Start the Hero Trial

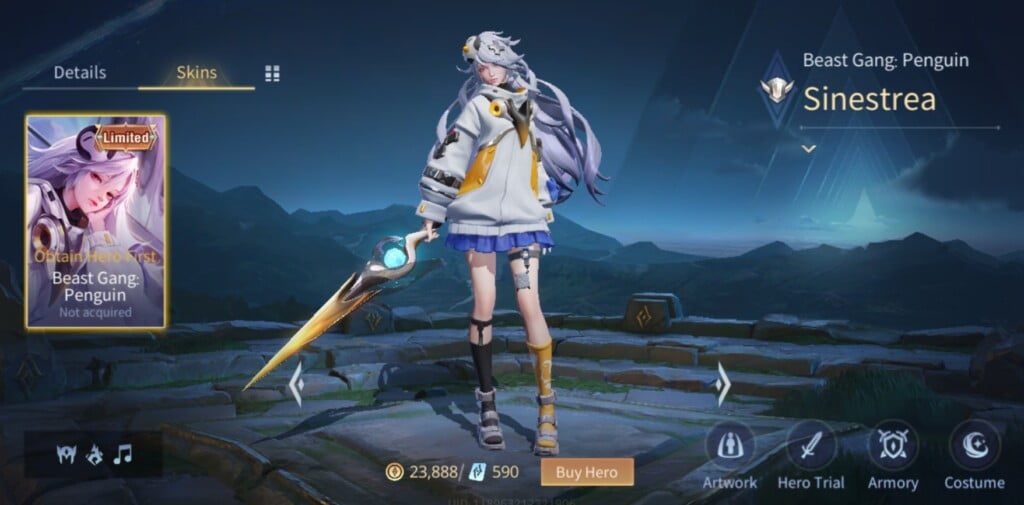click(811, 446)
